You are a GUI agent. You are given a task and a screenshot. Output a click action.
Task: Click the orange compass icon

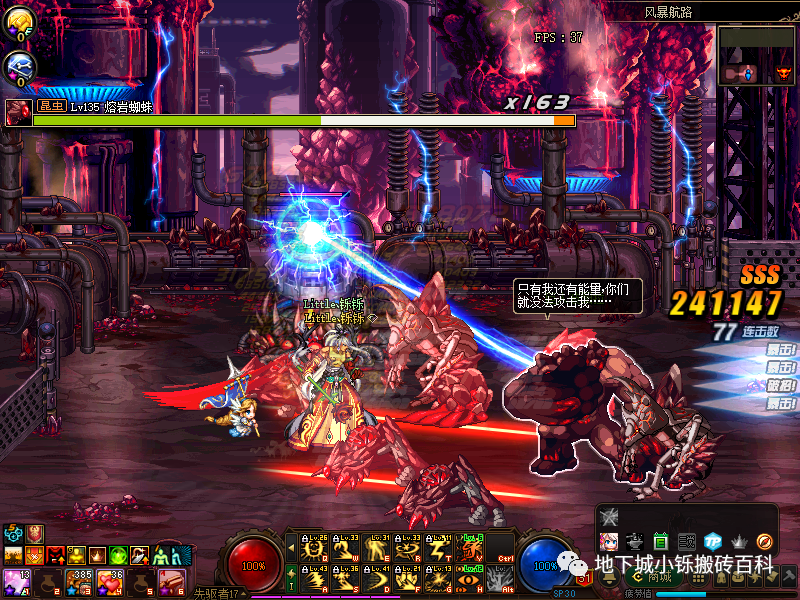(764, 541)
